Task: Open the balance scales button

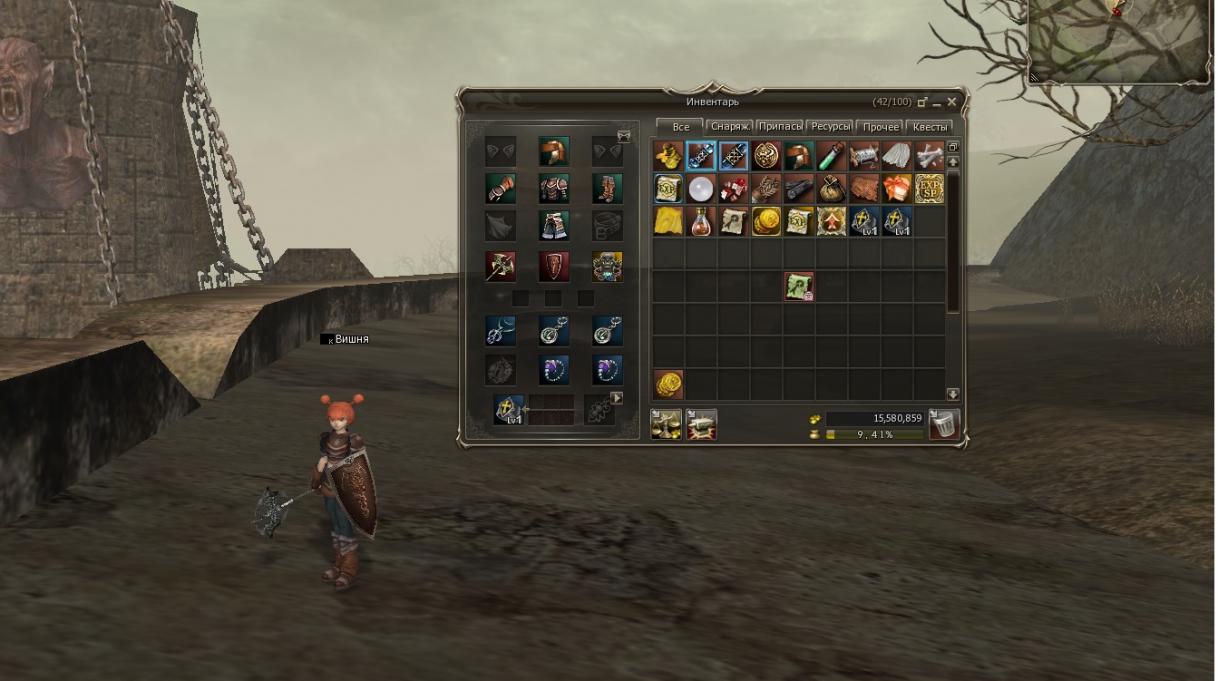Action: (x=667, y=425)
